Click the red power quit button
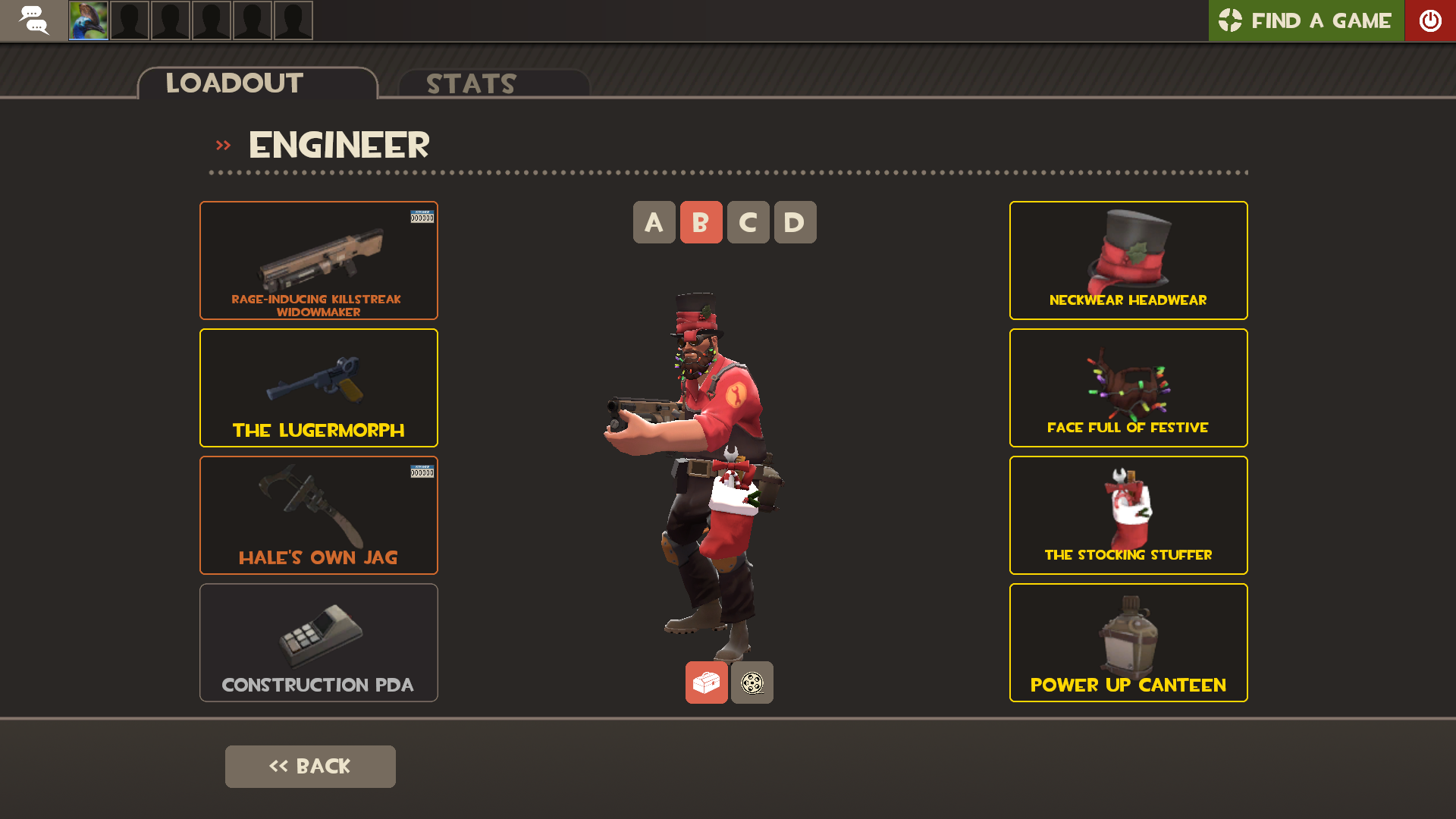Image resolution: width=1456 pixels, height=819 pixels. click(x=1430, y=20)
